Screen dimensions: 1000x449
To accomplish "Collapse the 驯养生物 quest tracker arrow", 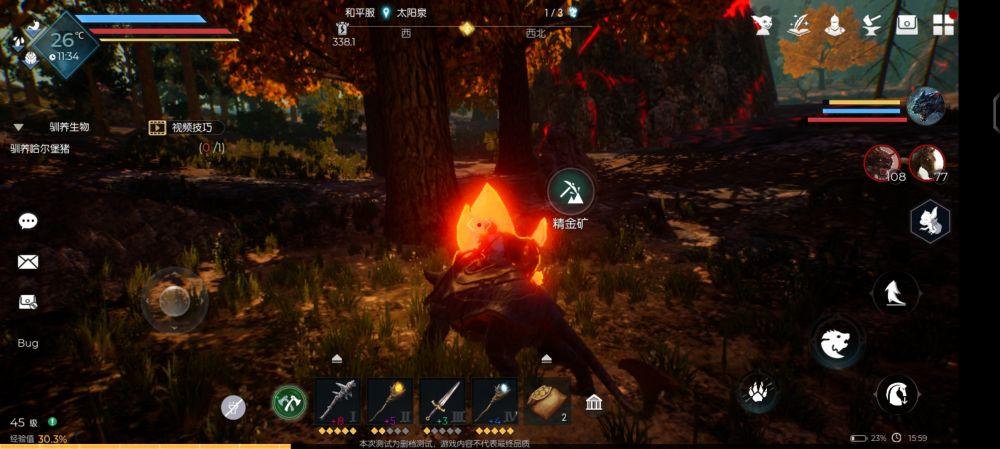I will click(18, 127).
